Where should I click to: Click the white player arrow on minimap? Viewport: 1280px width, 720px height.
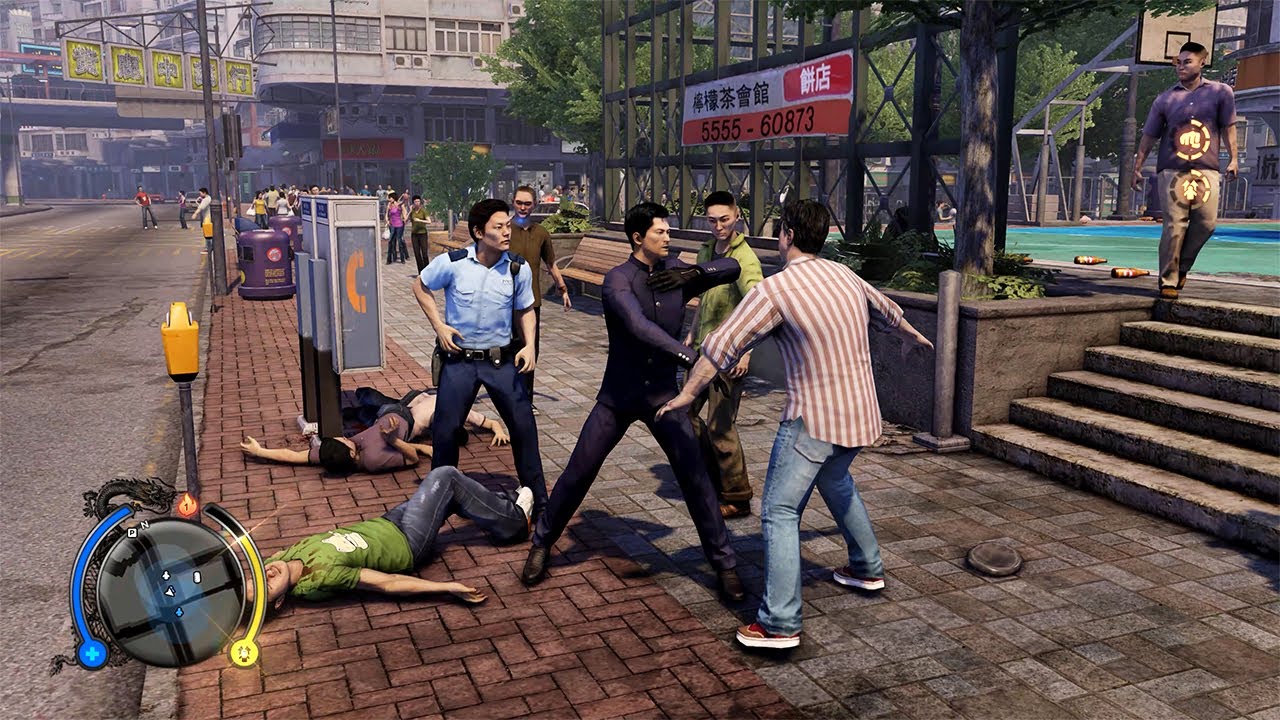pos(171,591)
